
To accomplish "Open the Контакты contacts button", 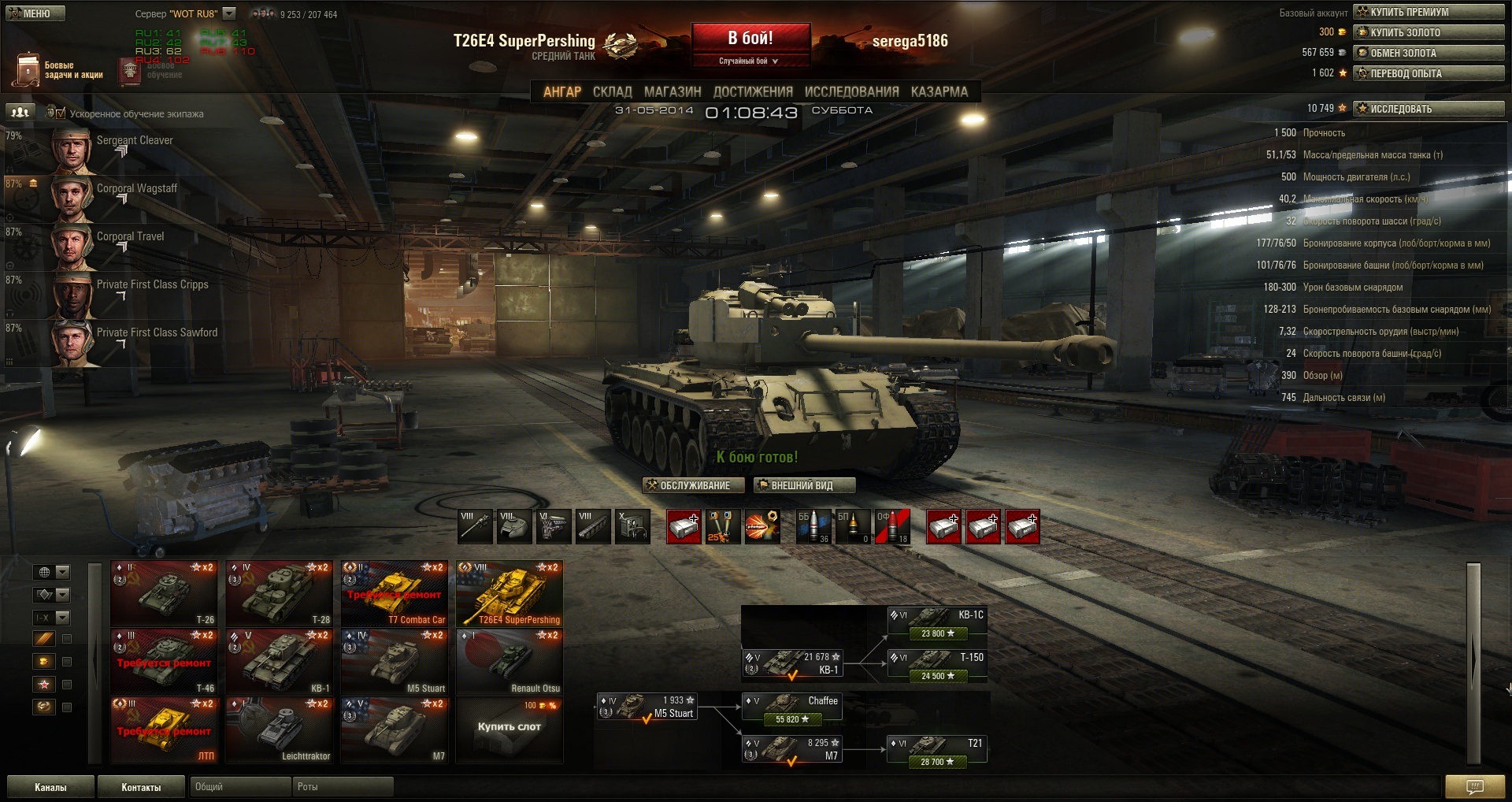I will click(141, 787).
